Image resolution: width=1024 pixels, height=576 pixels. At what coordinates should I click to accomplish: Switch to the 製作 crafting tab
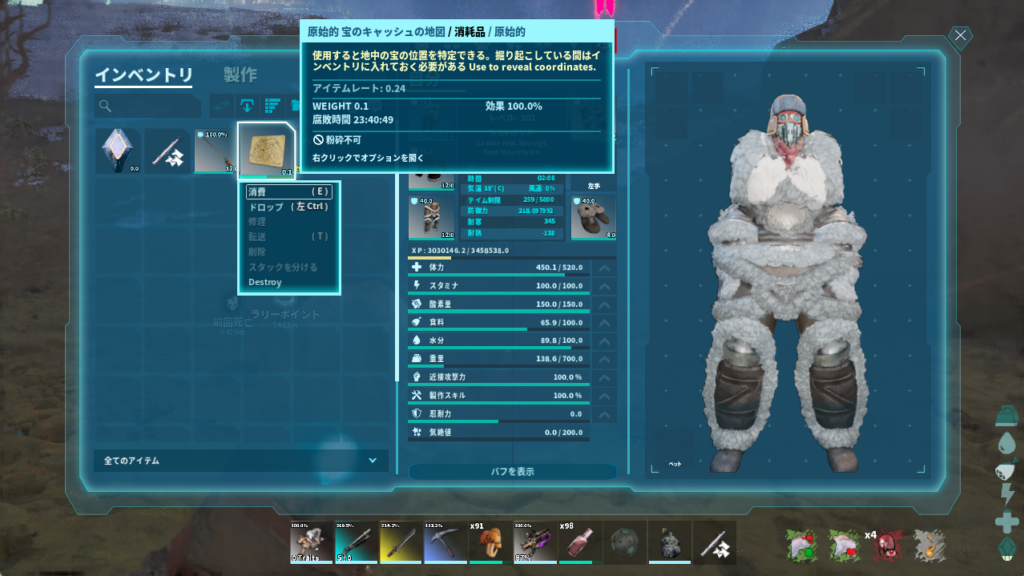coord(240,75)
